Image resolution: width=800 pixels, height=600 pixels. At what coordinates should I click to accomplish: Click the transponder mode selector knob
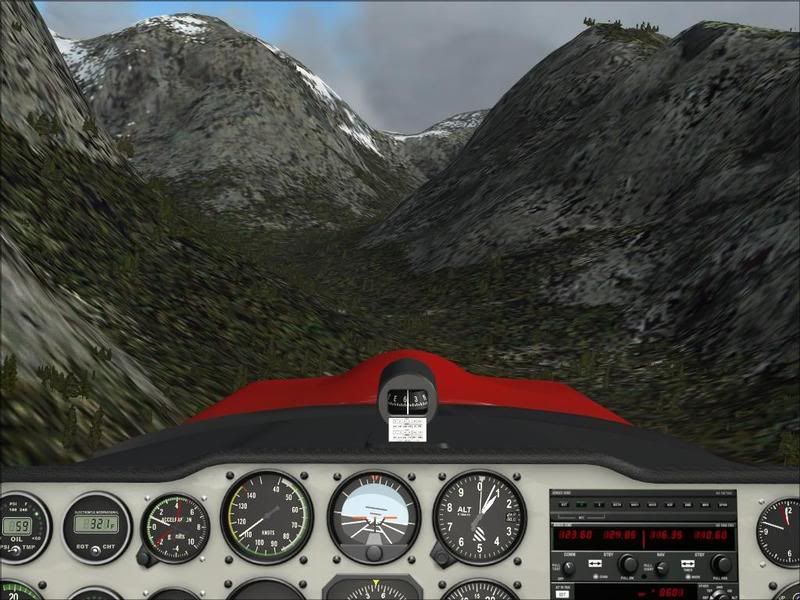tap(720, 593)
